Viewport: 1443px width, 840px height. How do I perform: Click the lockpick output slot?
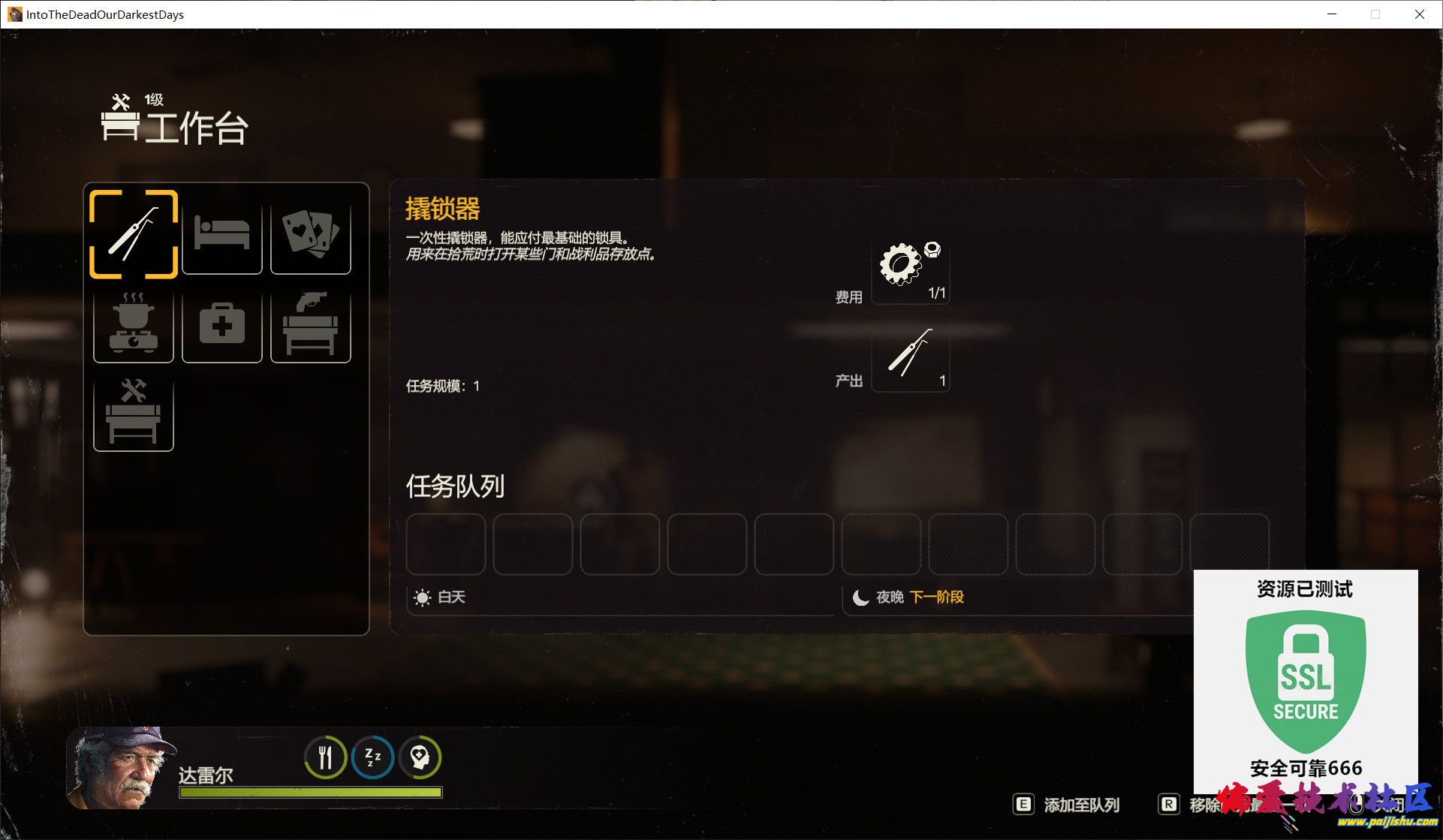(x=910, y=357)
